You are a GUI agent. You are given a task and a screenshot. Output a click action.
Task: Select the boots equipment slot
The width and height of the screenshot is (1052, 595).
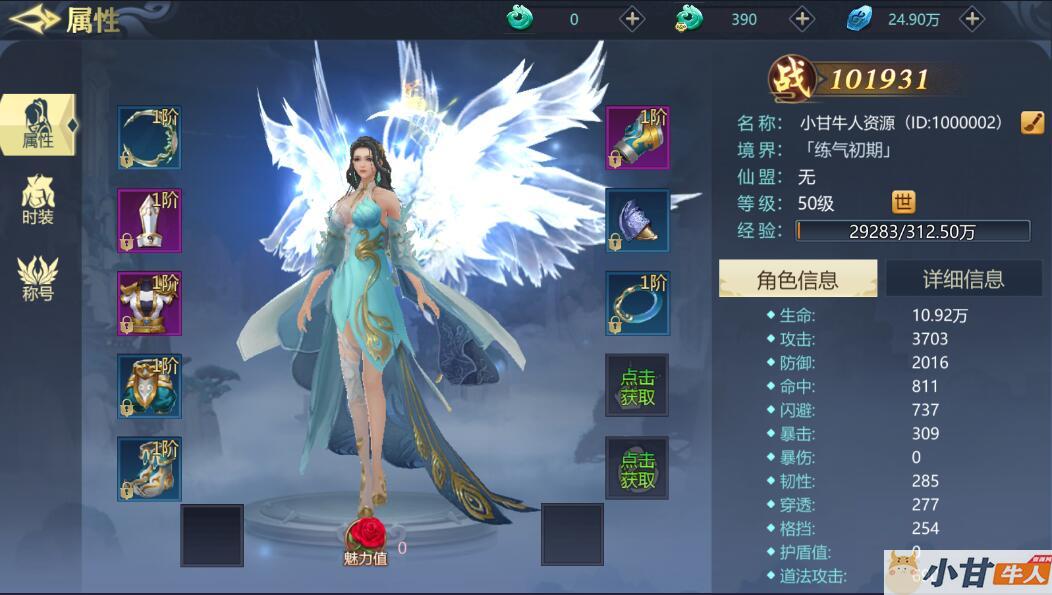149,468
